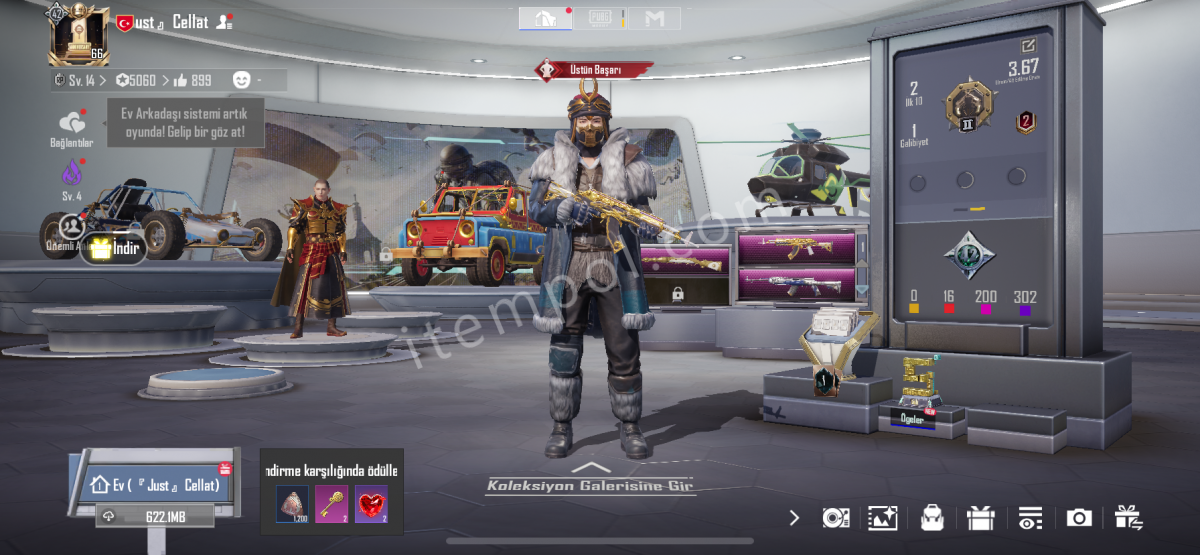Viewport: 1200px width, 555px height.
Task: Switch to the home tab at top
Action: 546,18
